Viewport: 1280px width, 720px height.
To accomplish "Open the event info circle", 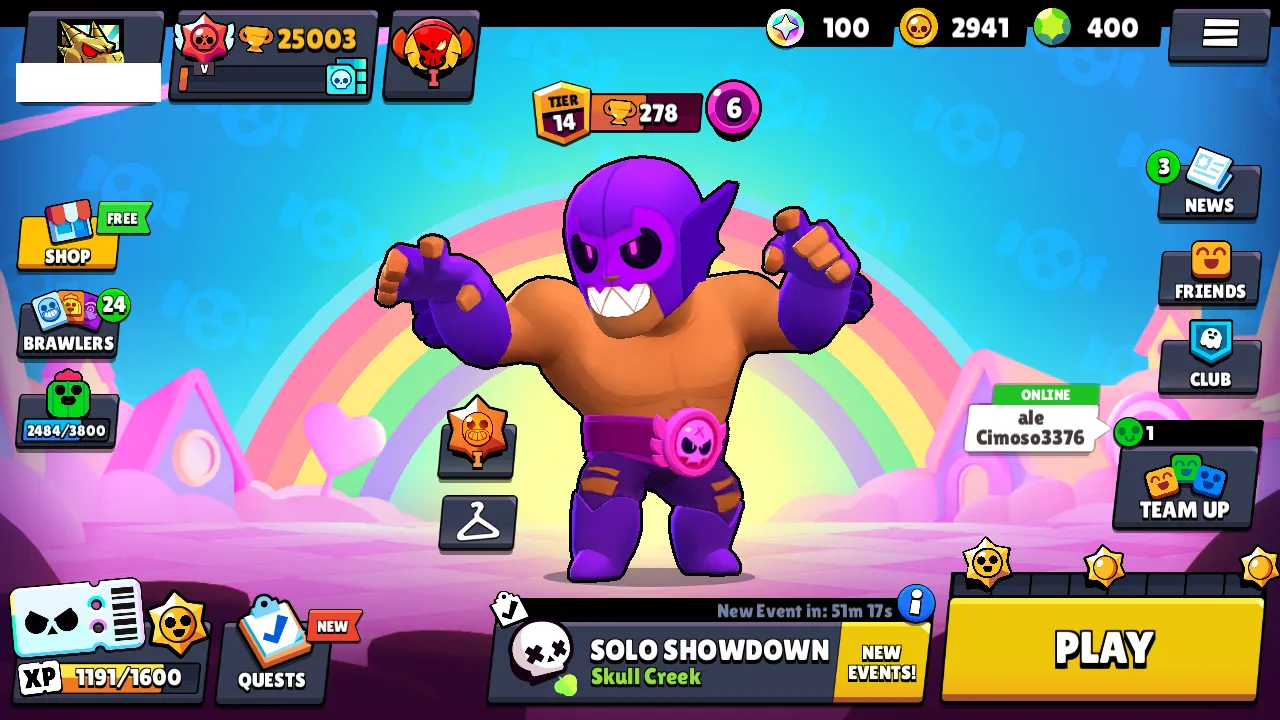I will pos(915,603).
